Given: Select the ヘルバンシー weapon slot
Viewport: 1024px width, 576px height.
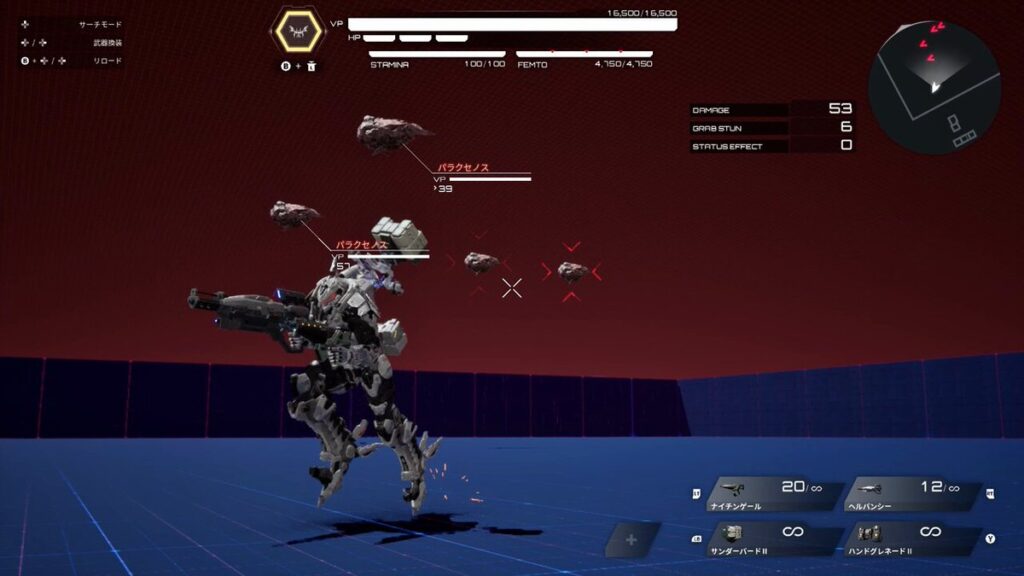Looking at the screenshot, I should point(910,495).
